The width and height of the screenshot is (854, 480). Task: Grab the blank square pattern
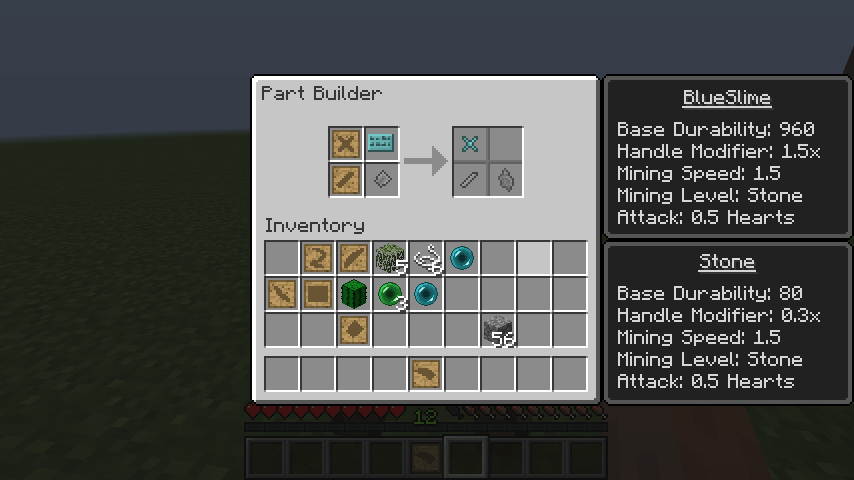(318, 294)
